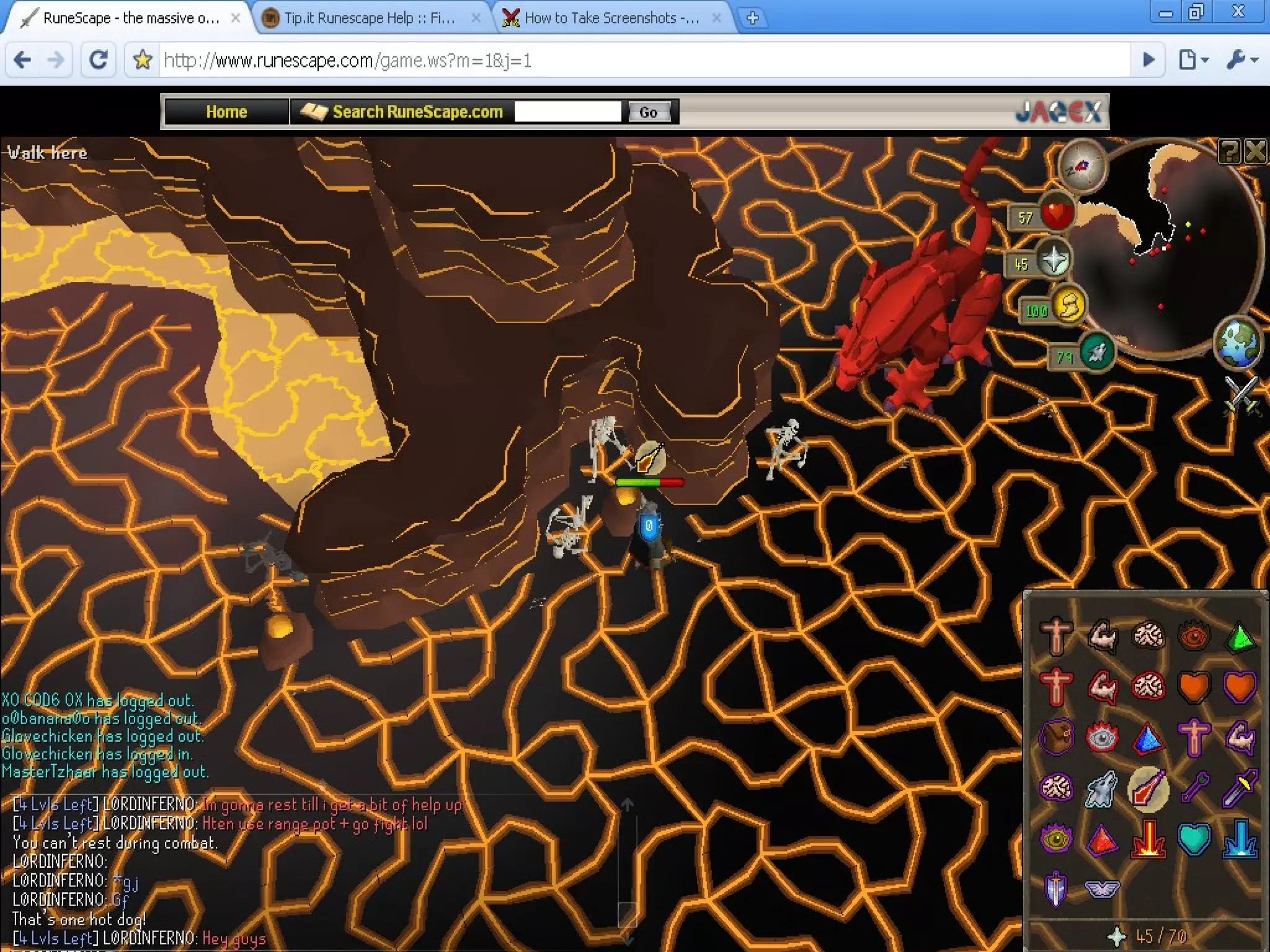Open the Home link in top bar
The width and height of the screenshot is (1270, 952).
tap(226, 112)
